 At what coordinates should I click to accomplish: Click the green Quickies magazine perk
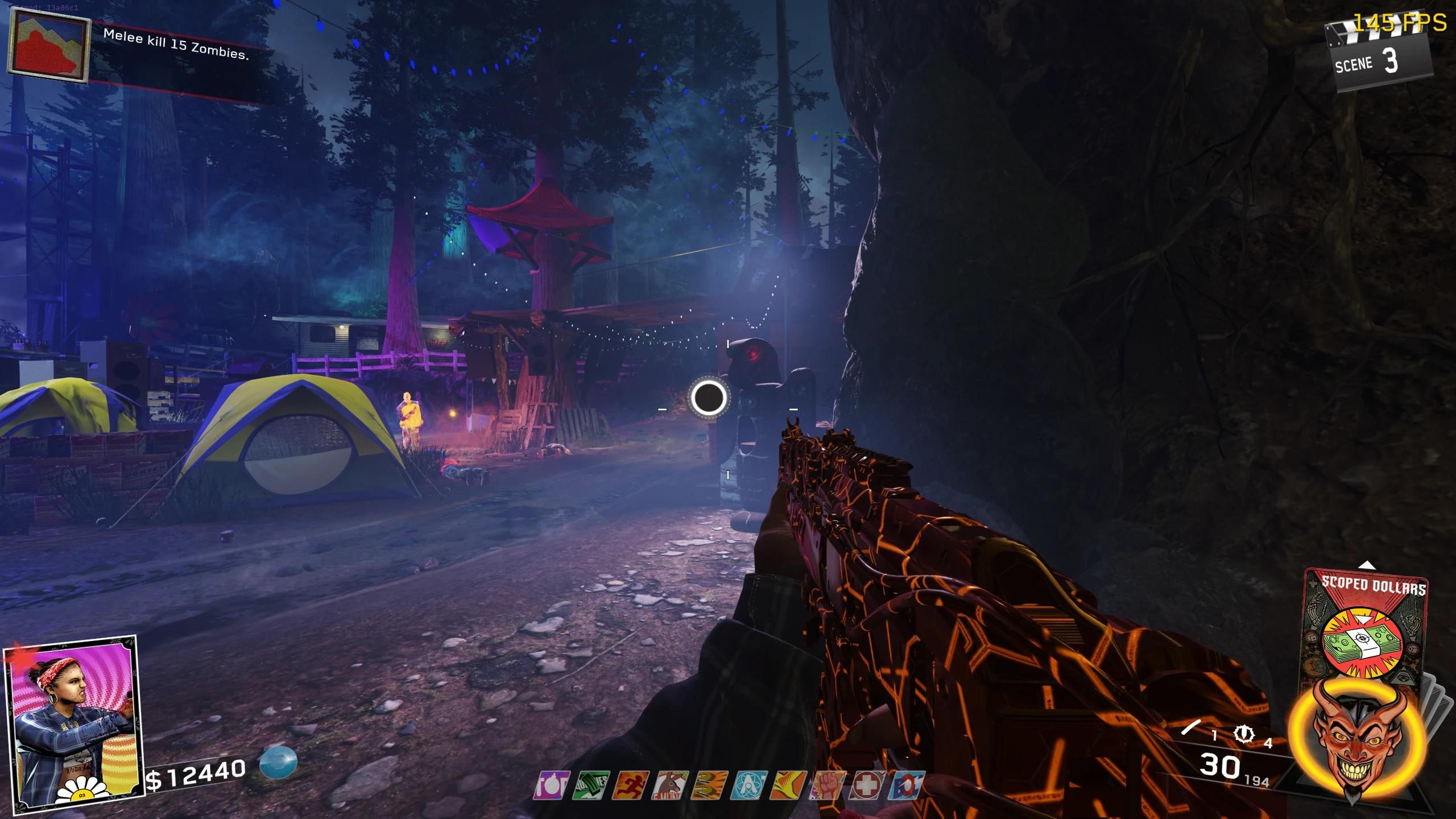(591, 785)
